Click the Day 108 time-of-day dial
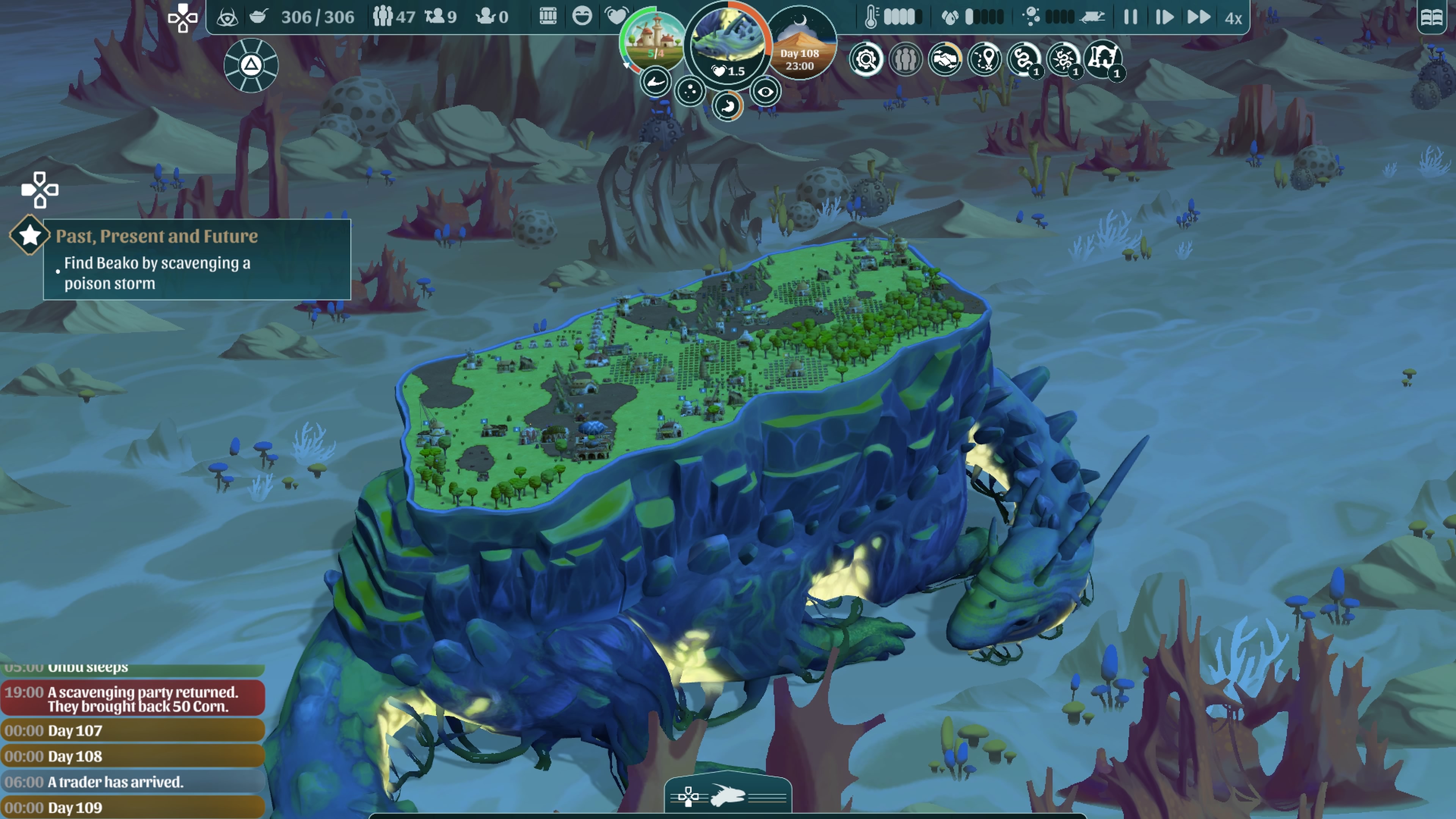The width and height of the screenshot is (1456, 819). (x=800, y=45)
